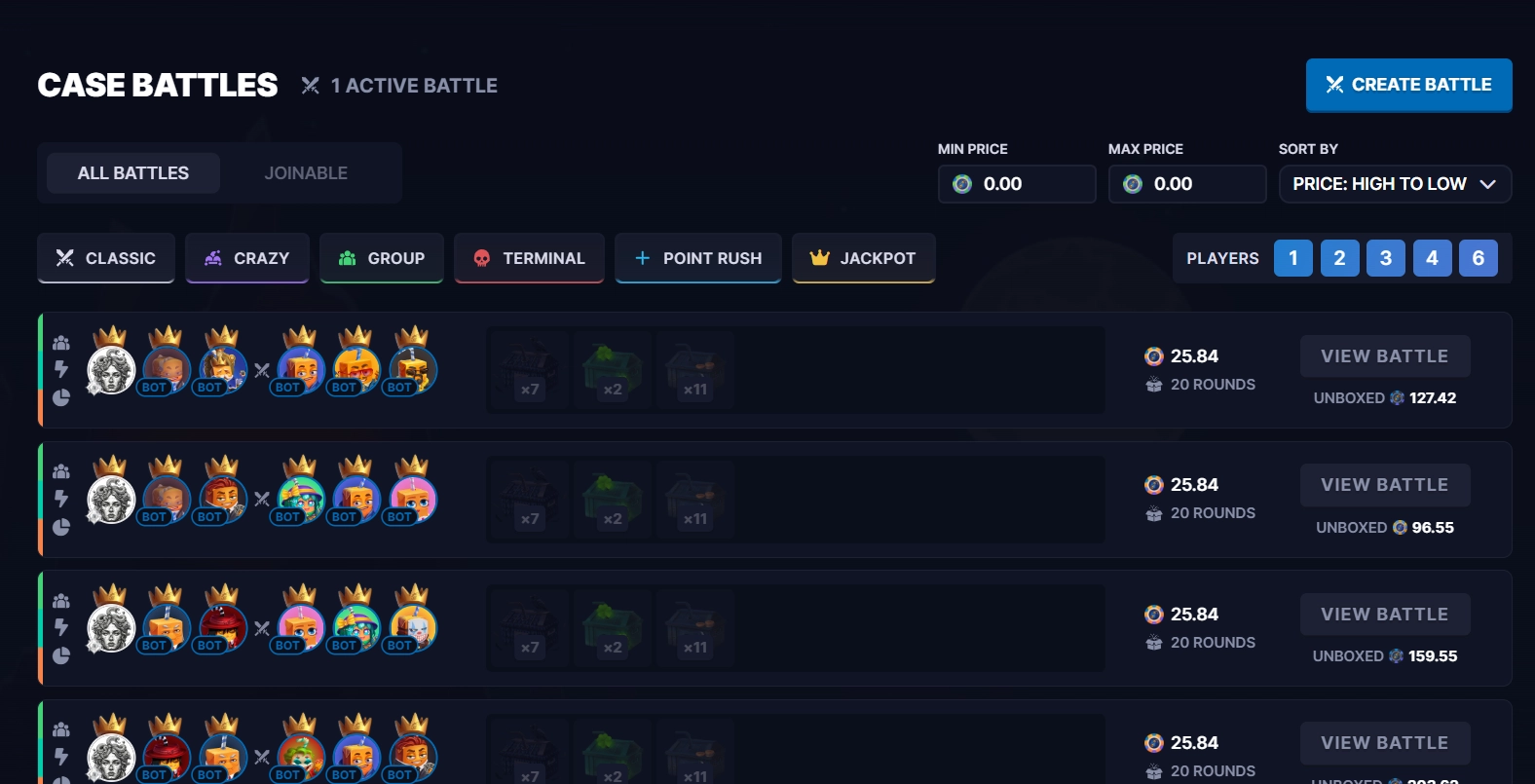Enable the 4-player filter

[x=1432, y=258]
